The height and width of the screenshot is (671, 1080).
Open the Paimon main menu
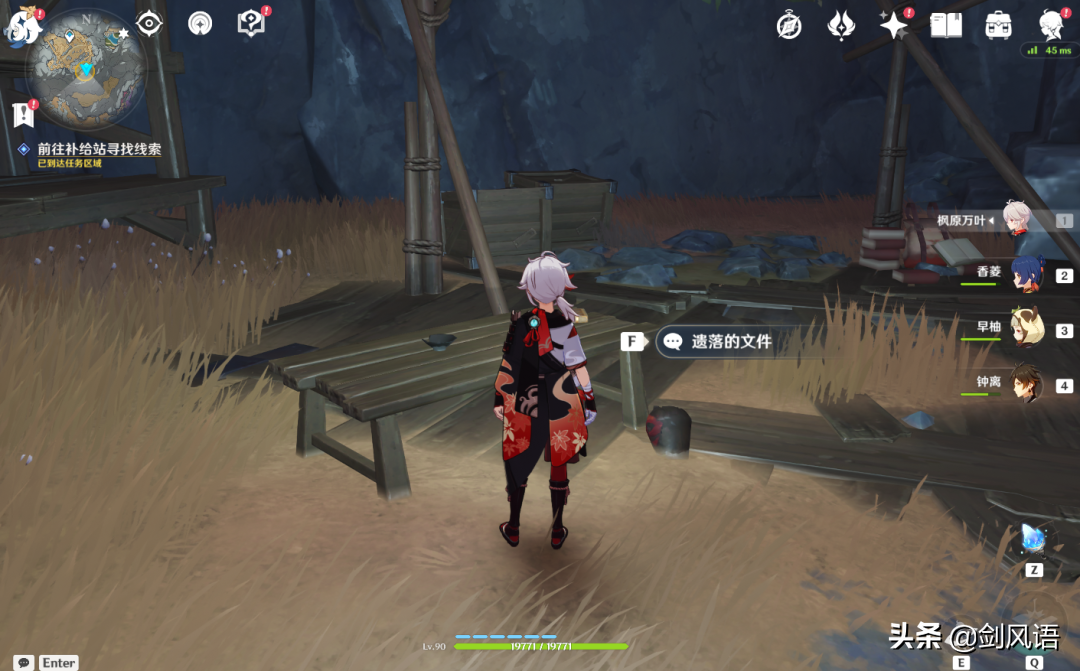coord(22,24)
